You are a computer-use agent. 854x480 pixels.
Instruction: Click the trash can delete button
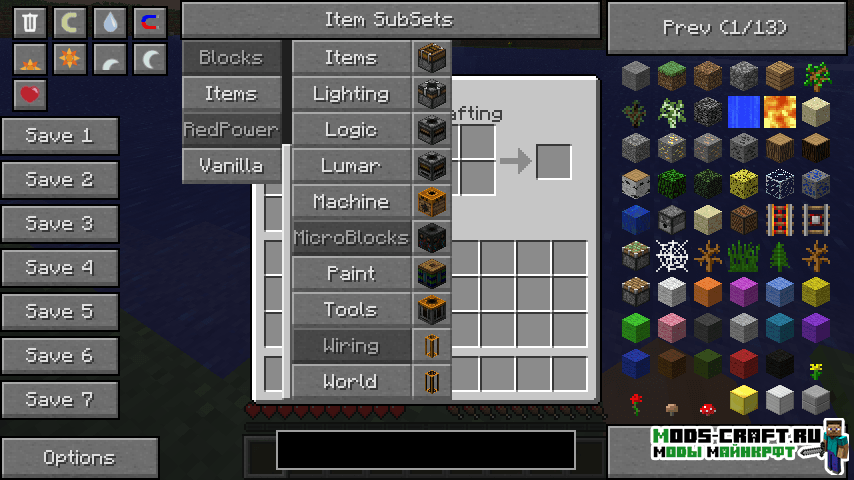pos(30,22)
